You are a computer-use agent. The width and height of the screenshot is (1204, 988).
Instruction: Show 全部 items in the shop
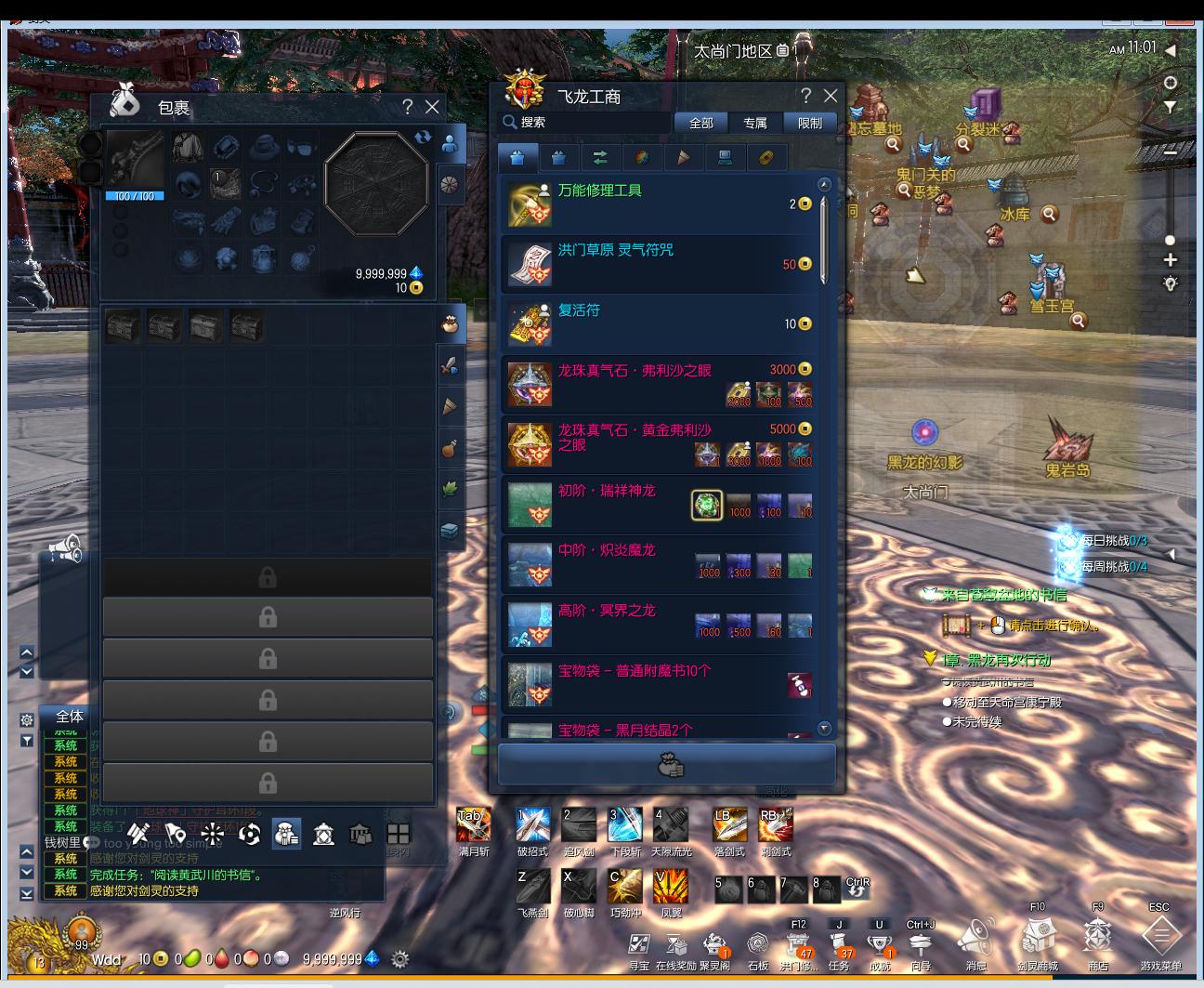pyautogui.click(x=701, y=123)
